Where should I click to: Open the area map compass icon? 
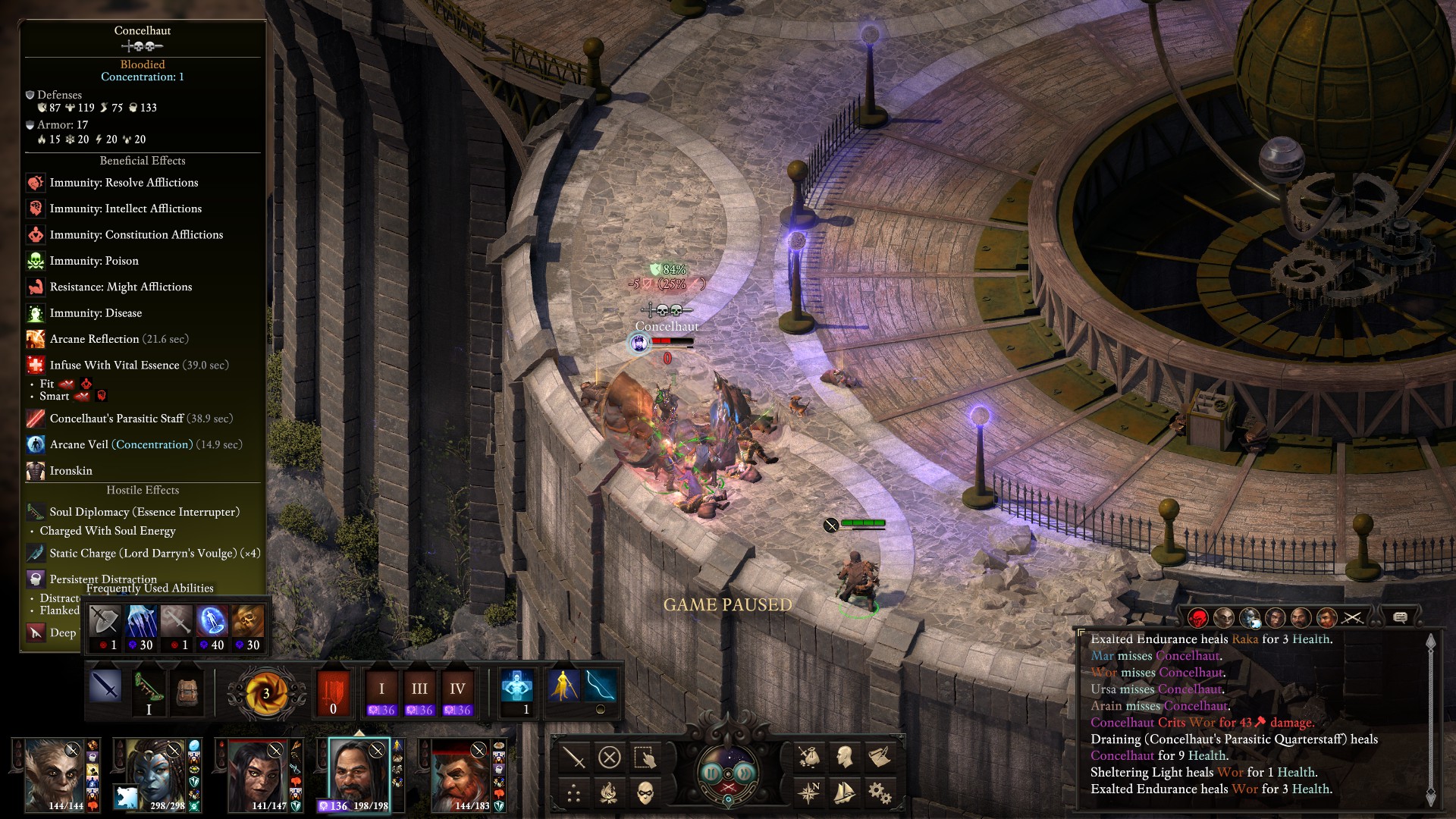(x=809, y=793)
